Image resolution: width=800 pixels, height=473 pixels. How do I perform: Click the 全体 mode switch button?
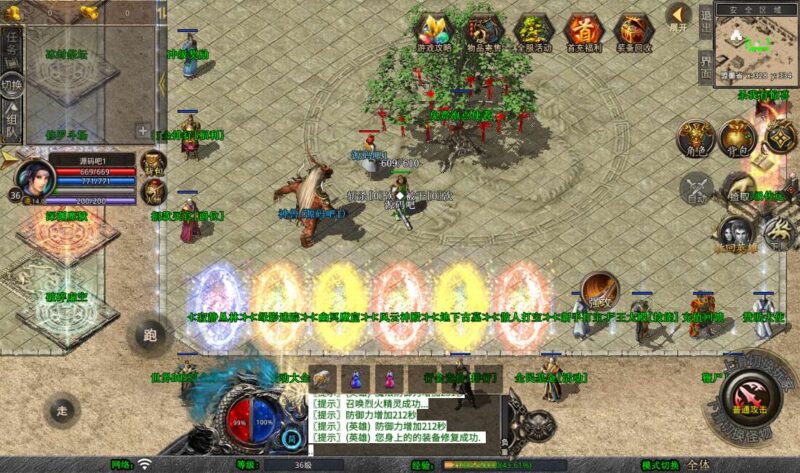pos(698,465)
